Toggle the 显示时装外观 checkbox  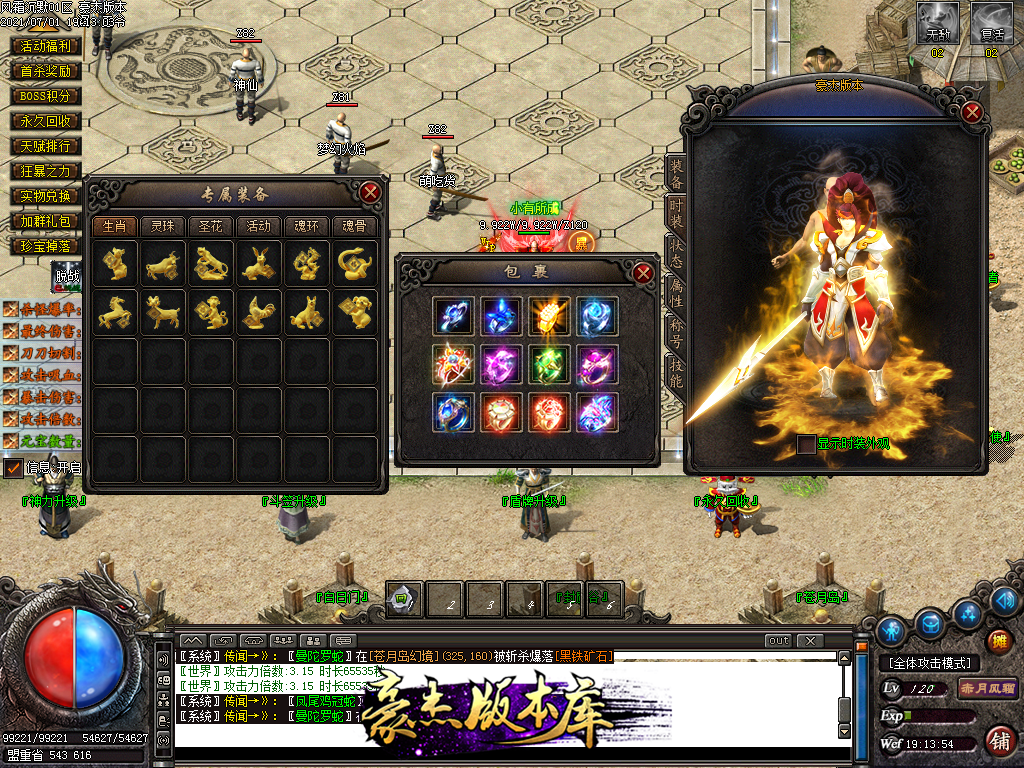click(x=806, y=445)
